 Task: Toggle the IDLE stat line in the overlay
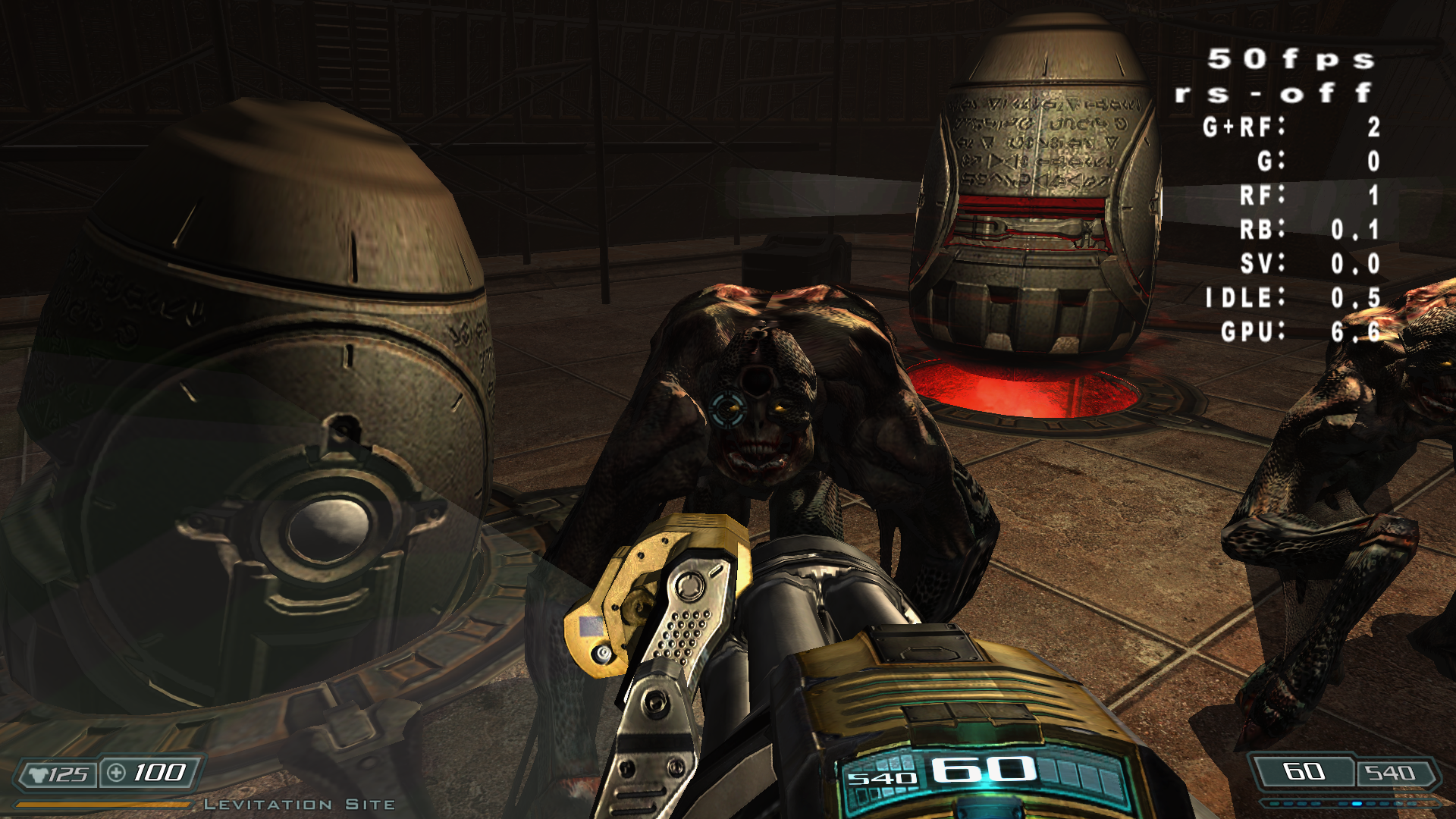click(x=1289, y=299)
